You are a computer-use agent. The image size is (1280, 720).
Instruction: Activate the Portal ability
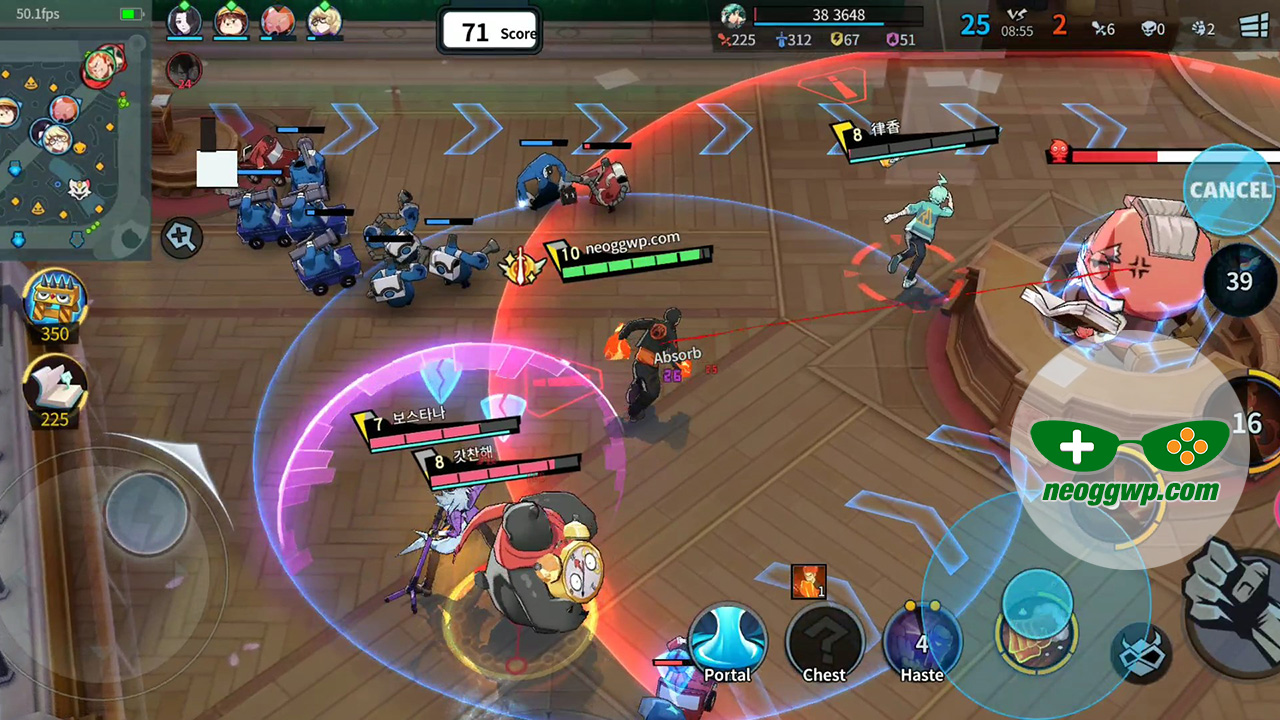click(727, 643)
